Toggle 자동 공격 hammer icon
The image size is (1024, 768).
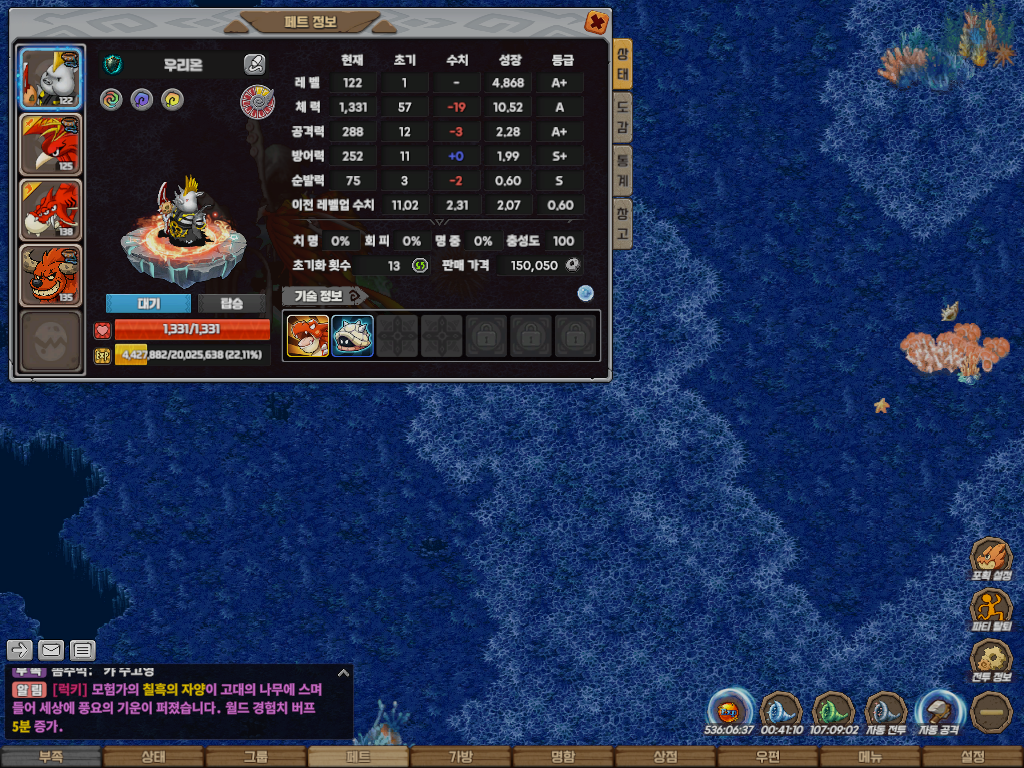(x=938, y=712)
